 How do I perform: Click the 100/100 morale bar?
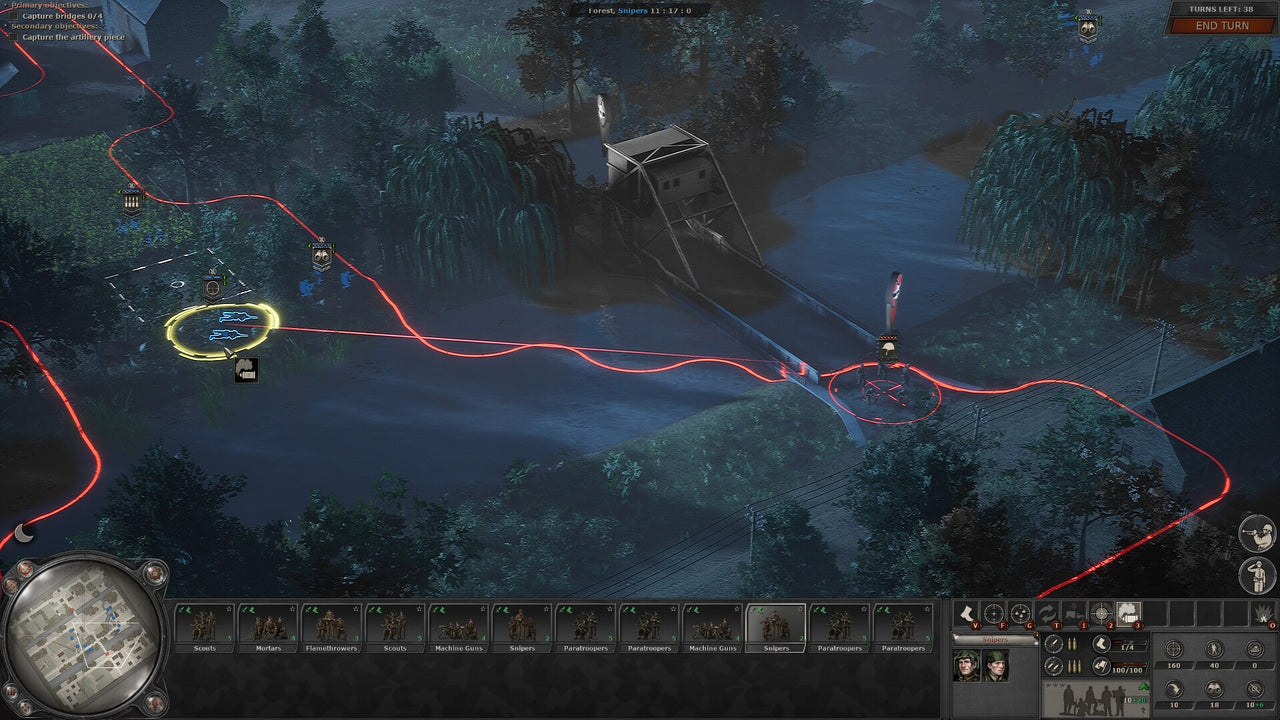point(1128,668)
